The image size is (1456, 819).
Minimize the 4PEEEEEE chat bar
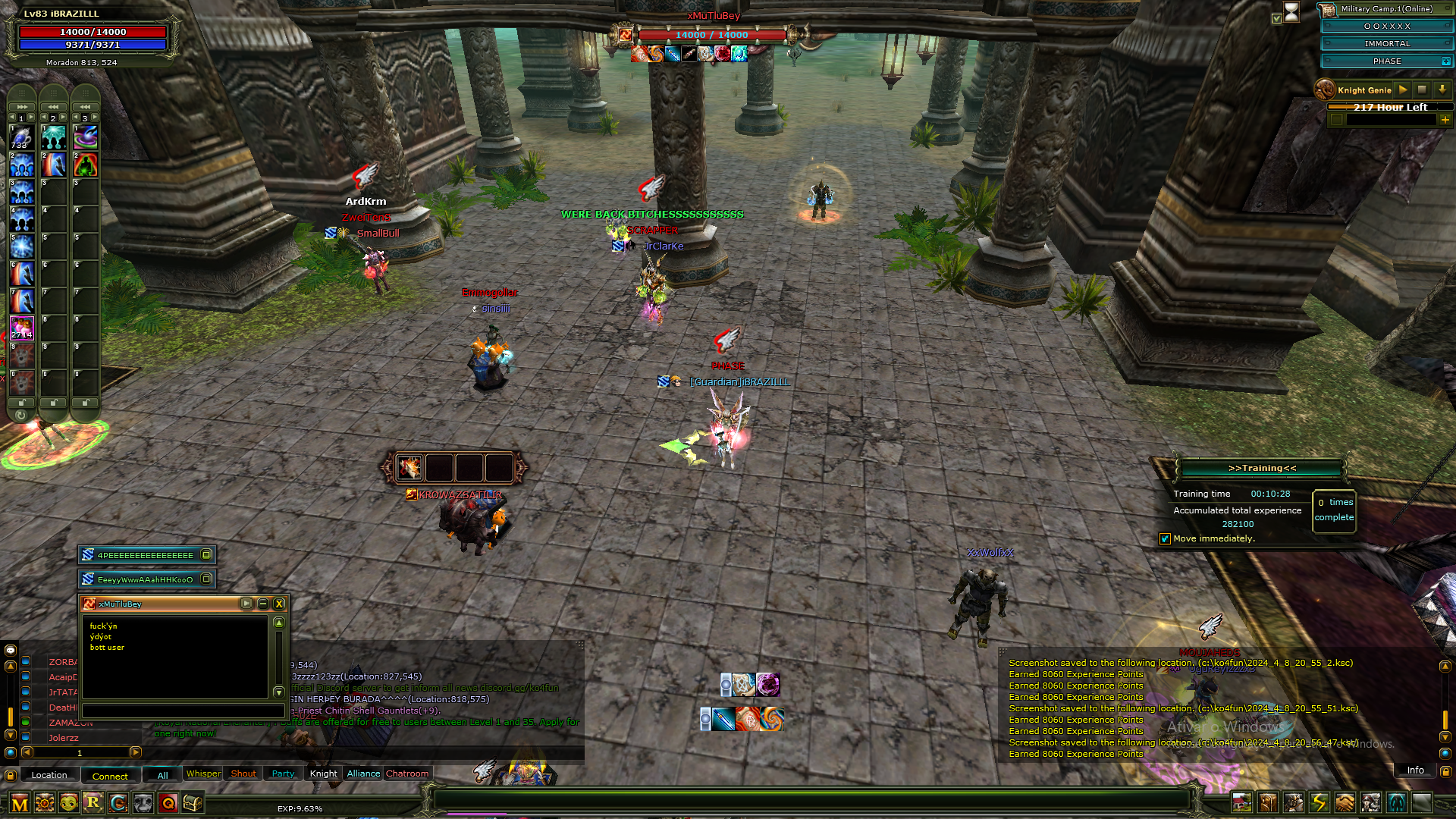(206, 554)
